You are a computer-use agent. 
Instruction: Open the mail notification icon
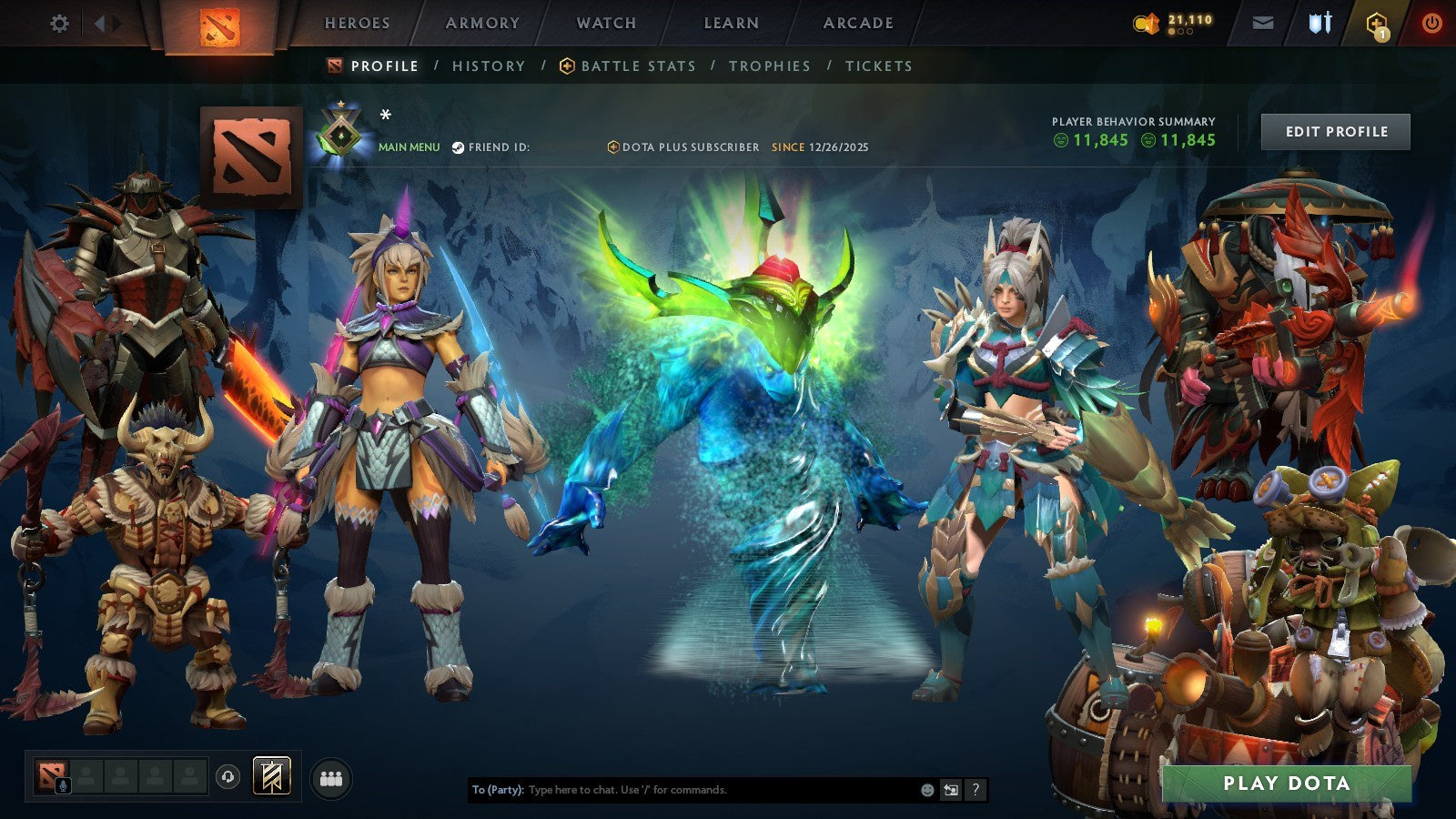click(x=1263, y=23)
